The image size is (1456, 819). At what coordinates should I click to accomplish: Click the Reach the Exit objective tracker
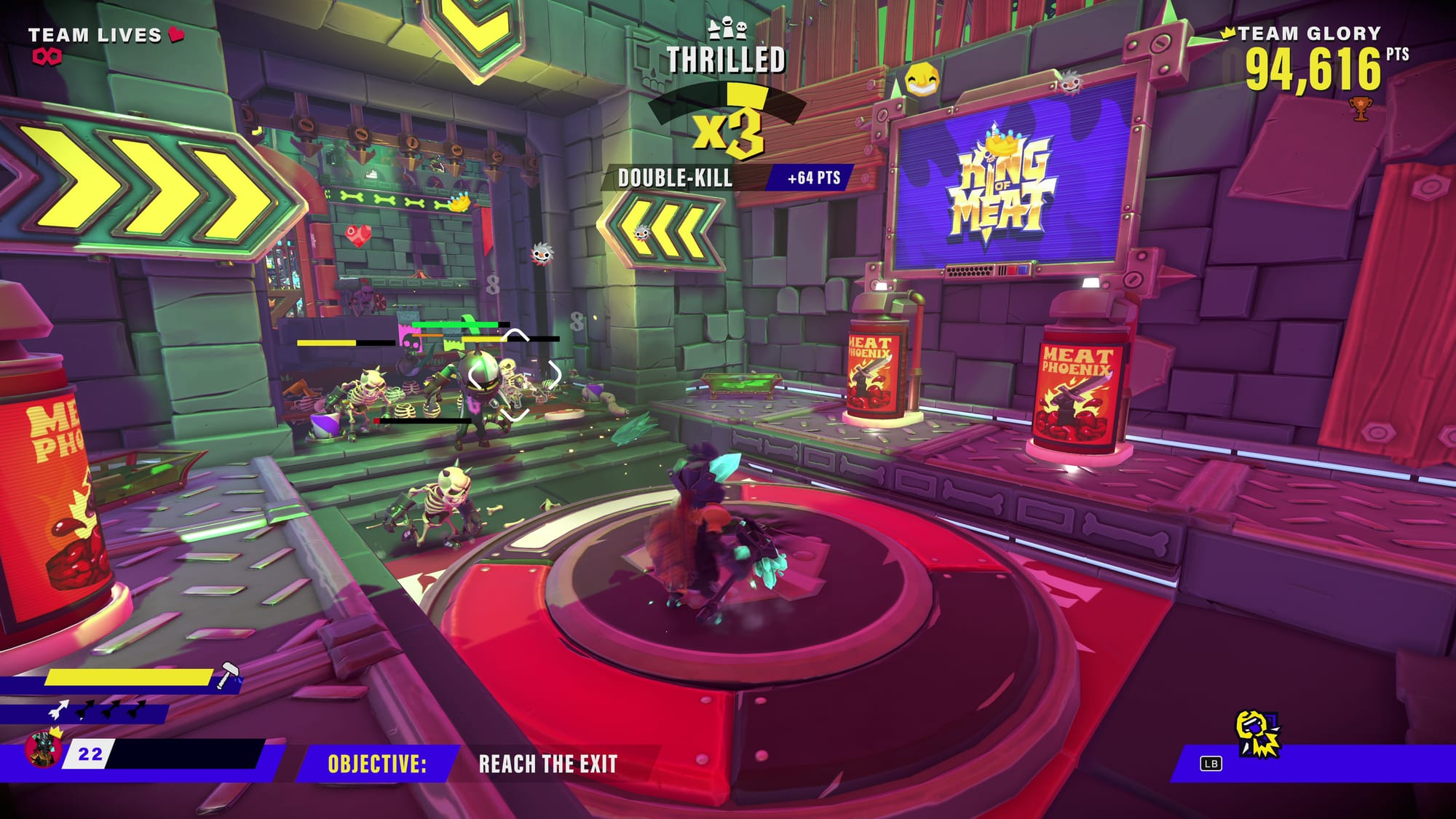pos(547,764)
